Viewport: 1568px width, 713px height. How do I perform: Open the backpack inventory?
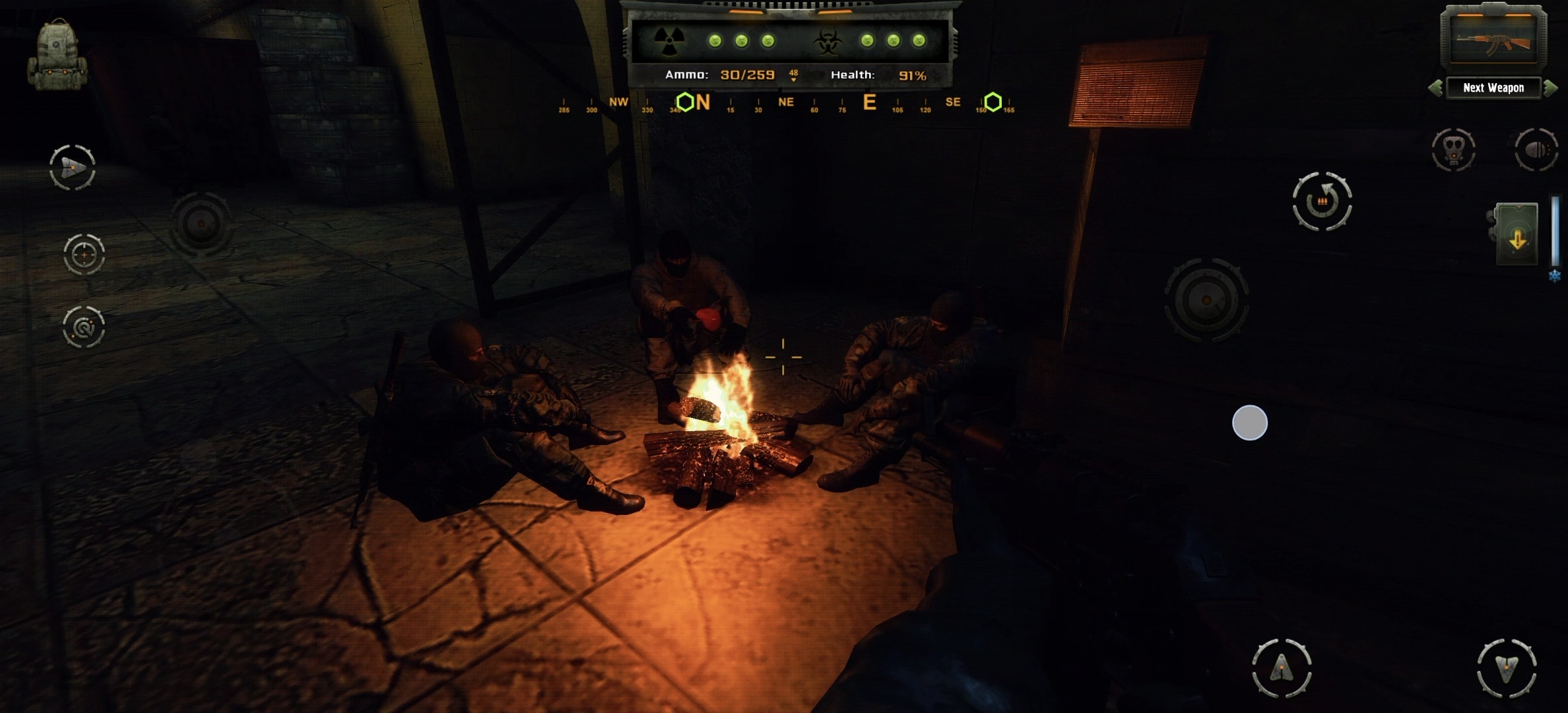tap(57, 55)
